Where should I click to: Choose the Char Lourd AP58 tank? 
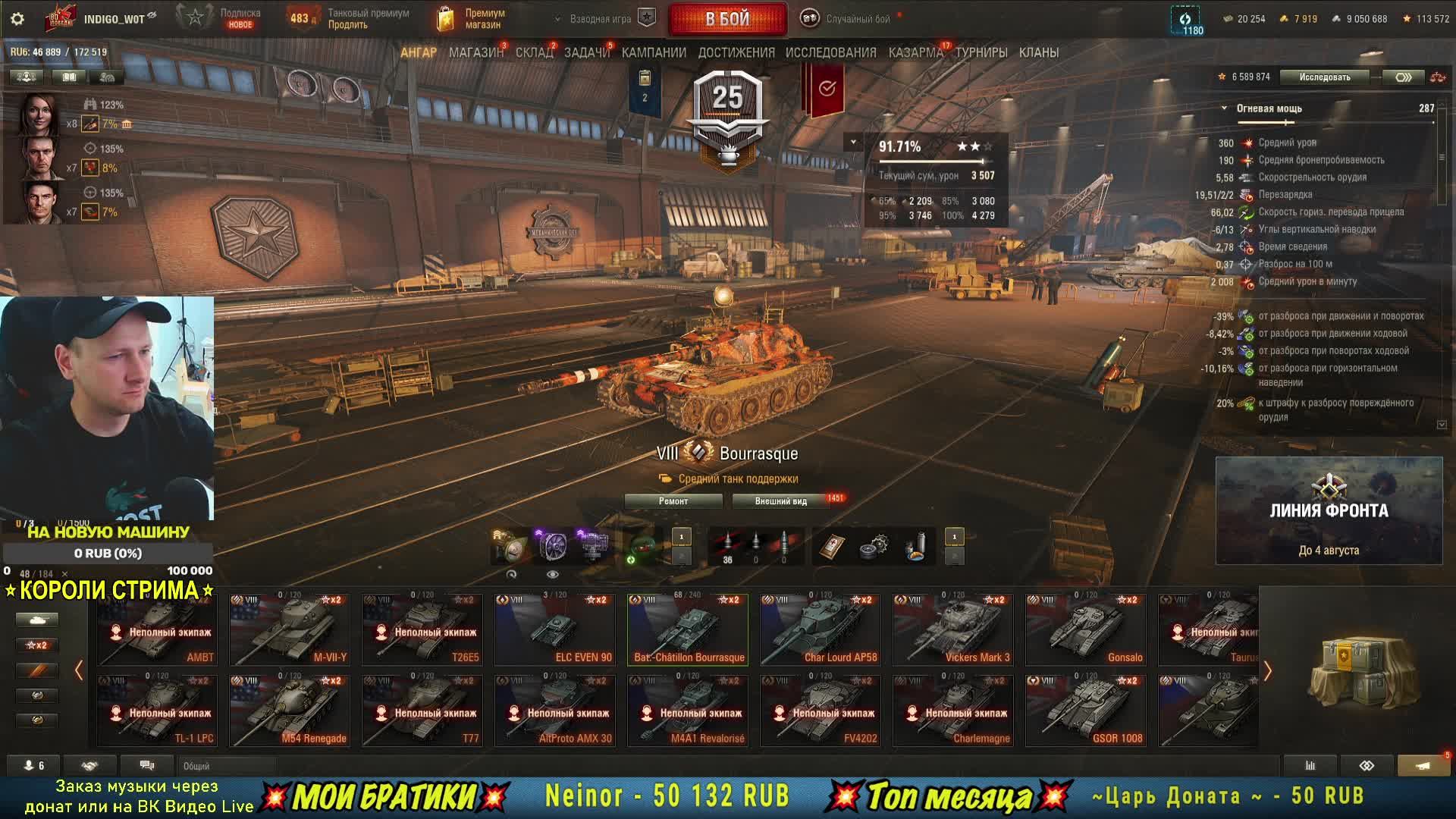tap(821, 630)
